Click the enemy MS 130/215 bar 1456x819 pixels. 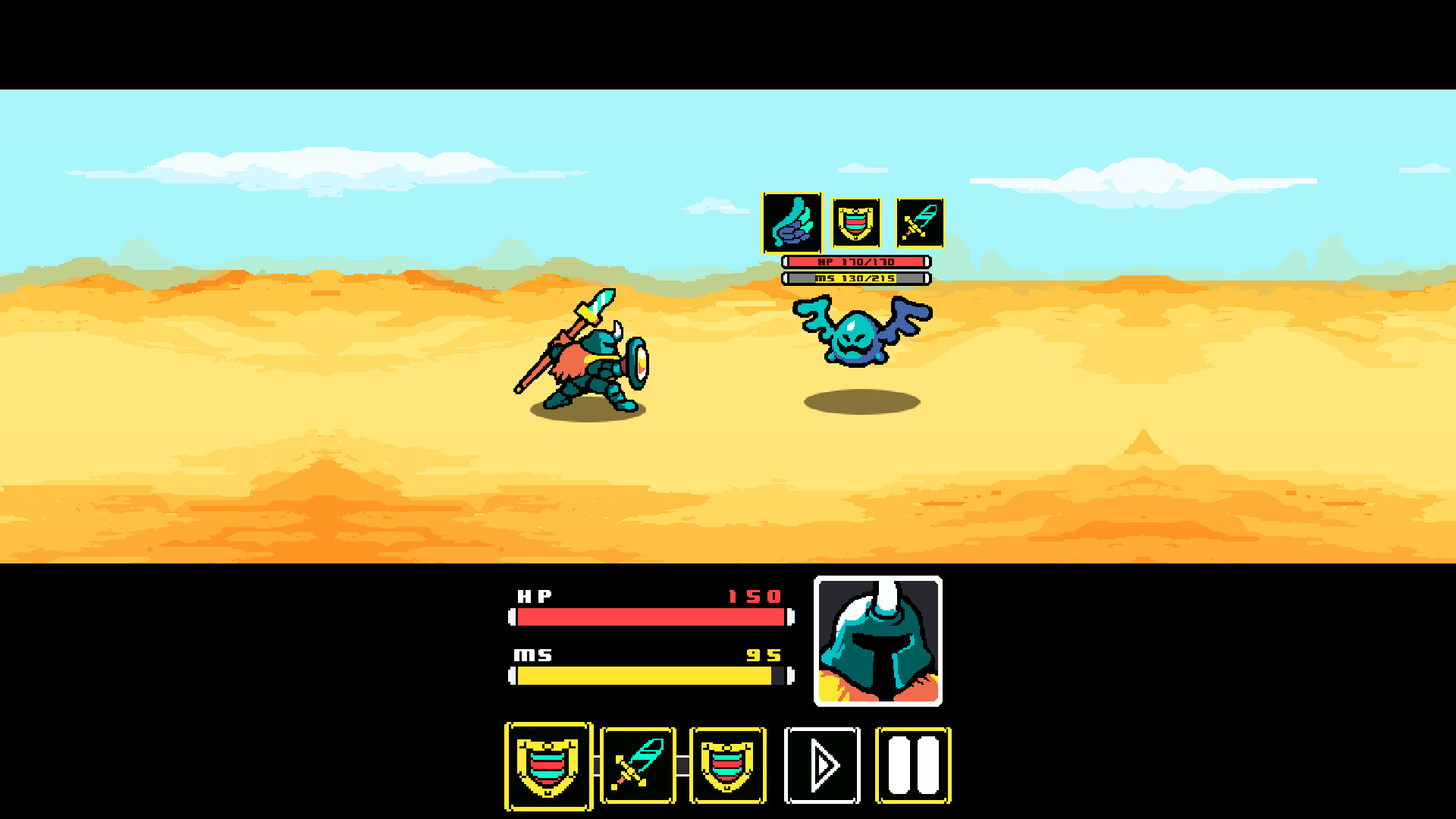(855, 278)
